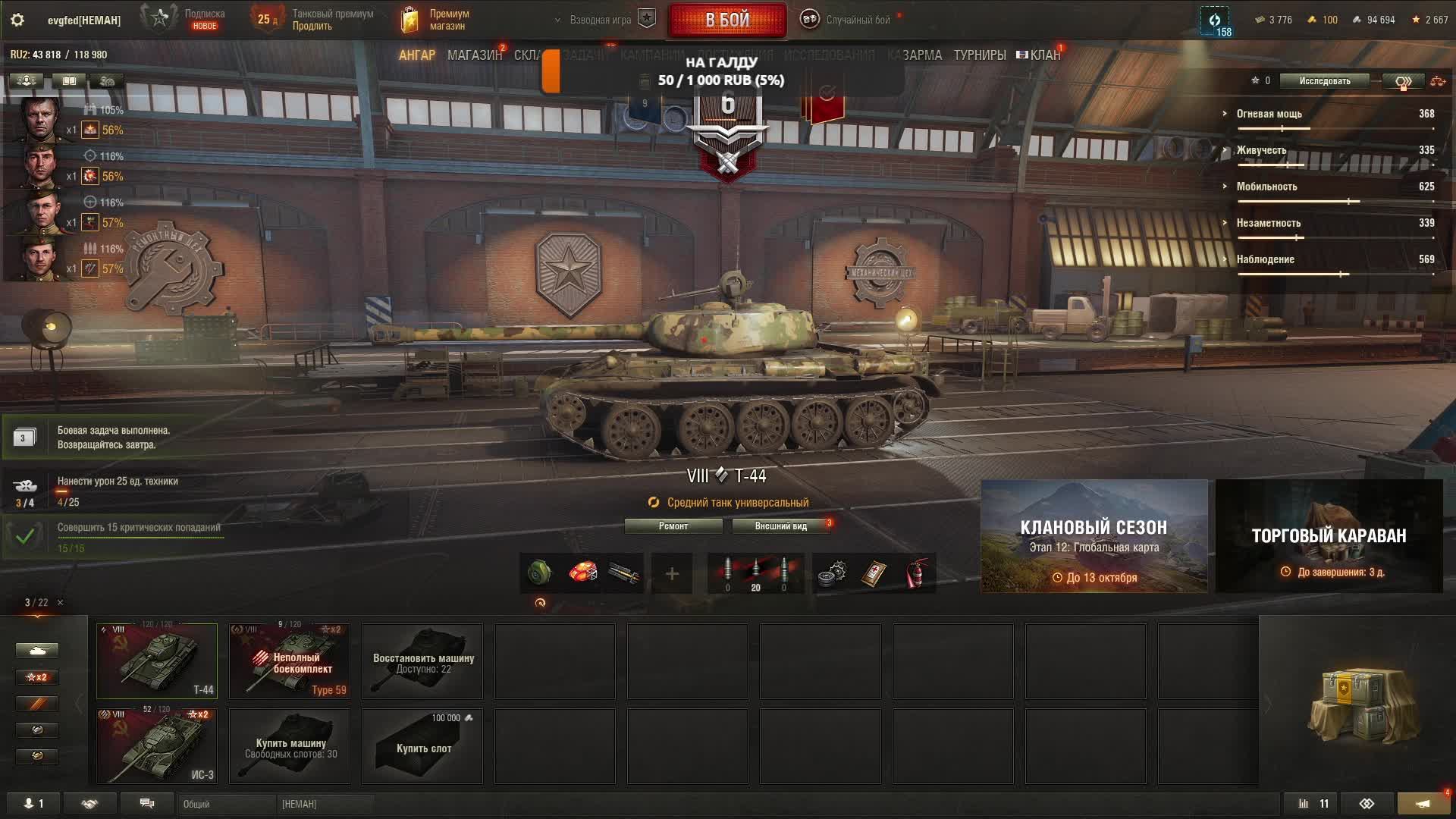The width and height of the screenshot is (1456, 819).
Task: Switch to the МАГАЗИН tab
Action: click(x=474, y=55)
